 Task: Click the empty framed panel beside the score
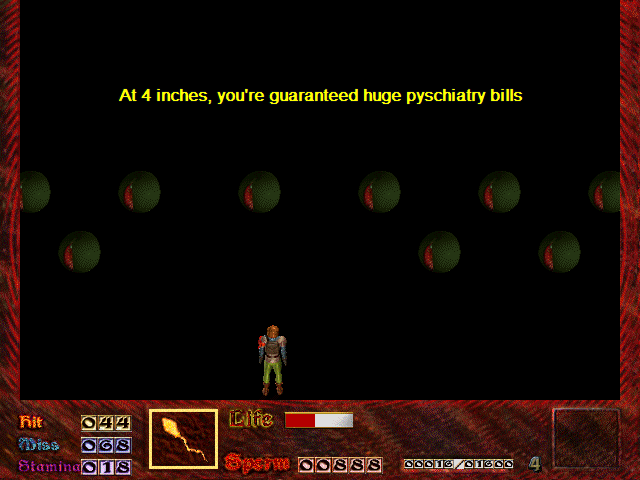586,437
